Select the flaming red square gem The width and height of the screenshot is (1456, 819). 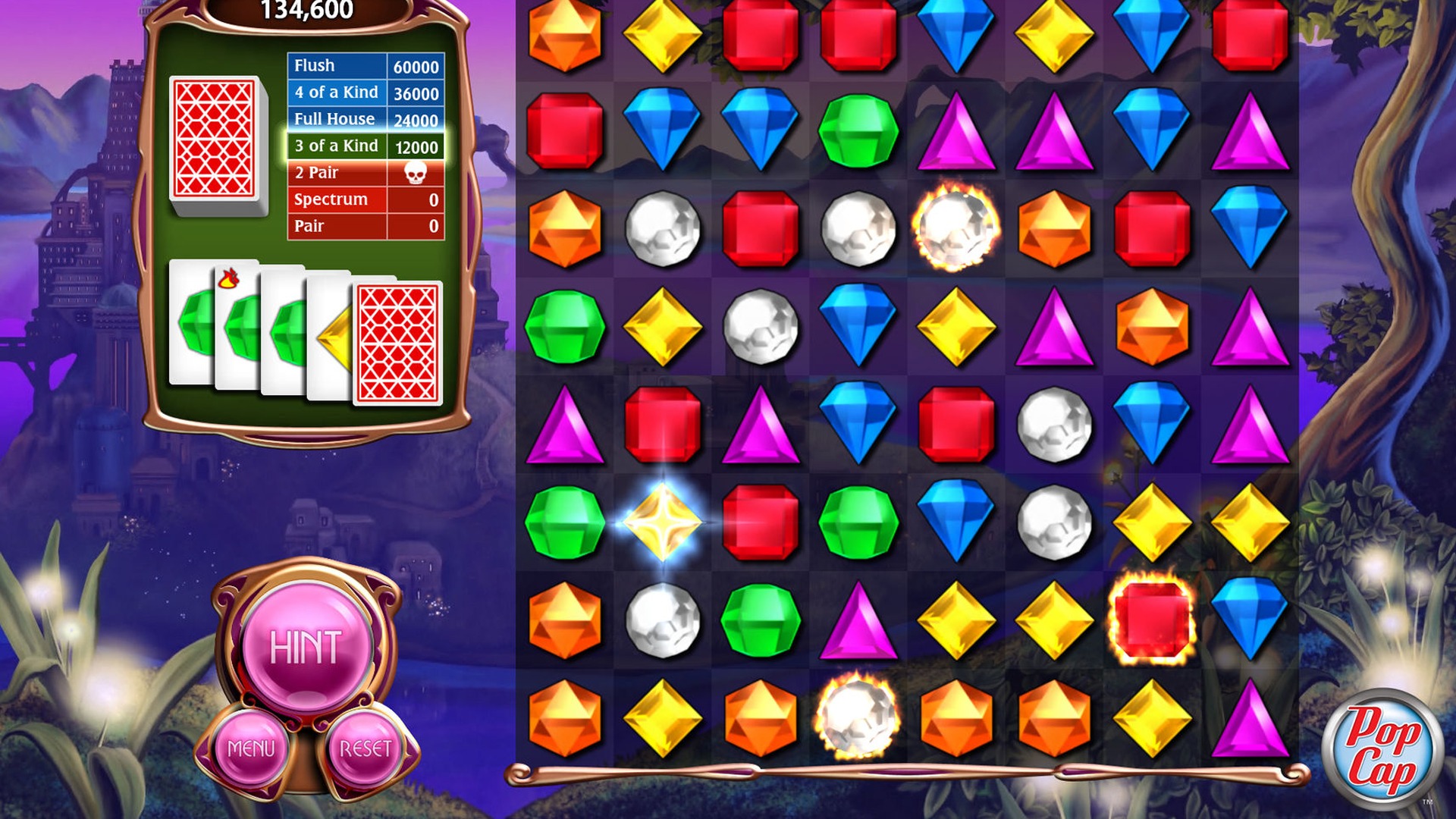point(1152,620)
